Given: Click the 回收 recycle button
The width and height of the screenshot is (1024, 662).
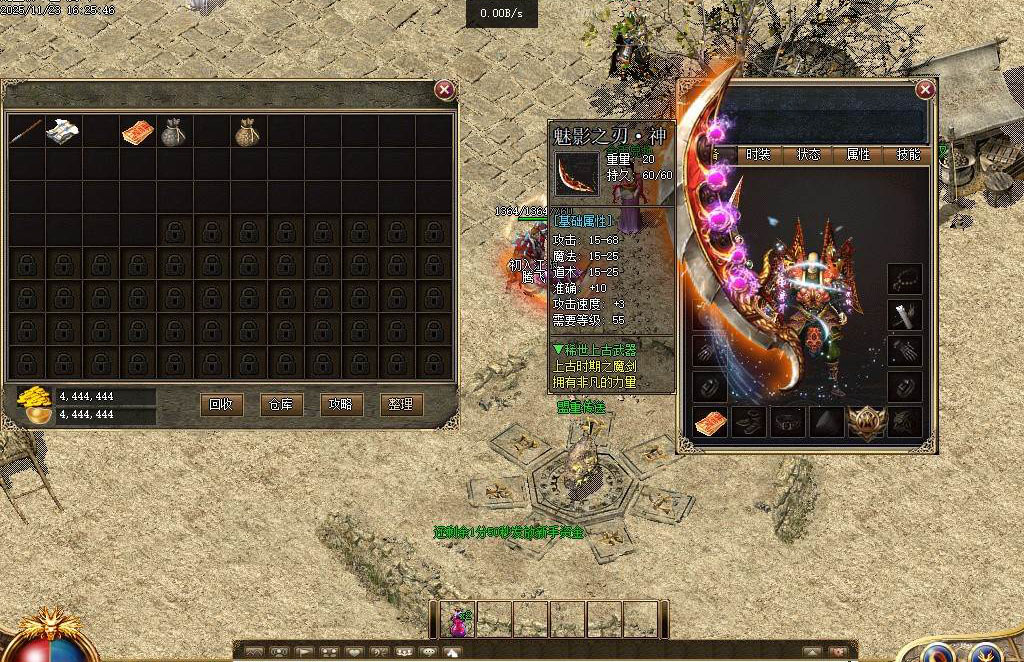Looking at the screenshot, I should [x=221, y=404].
